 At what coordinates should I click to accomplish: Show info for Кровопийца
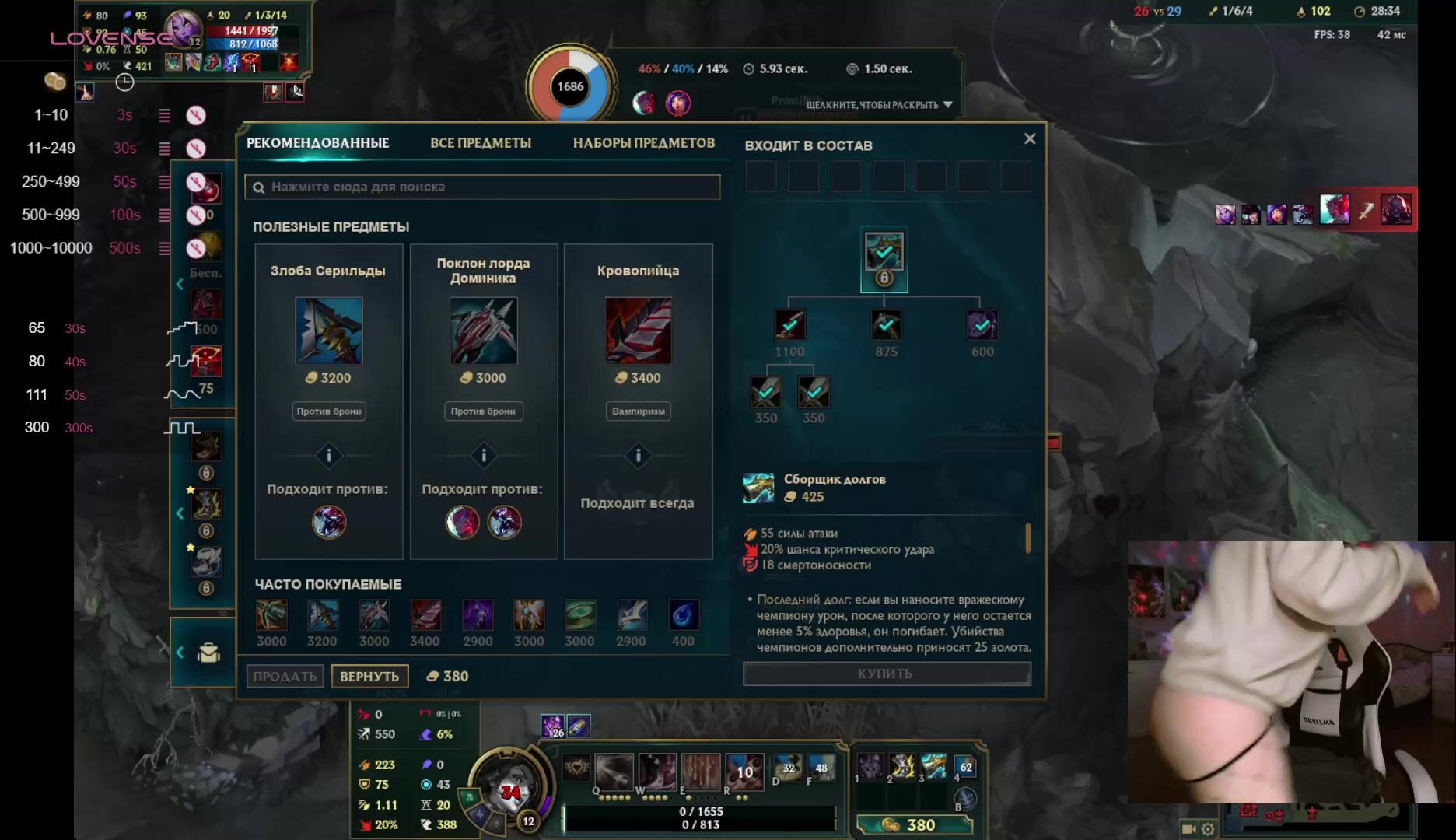638,456
